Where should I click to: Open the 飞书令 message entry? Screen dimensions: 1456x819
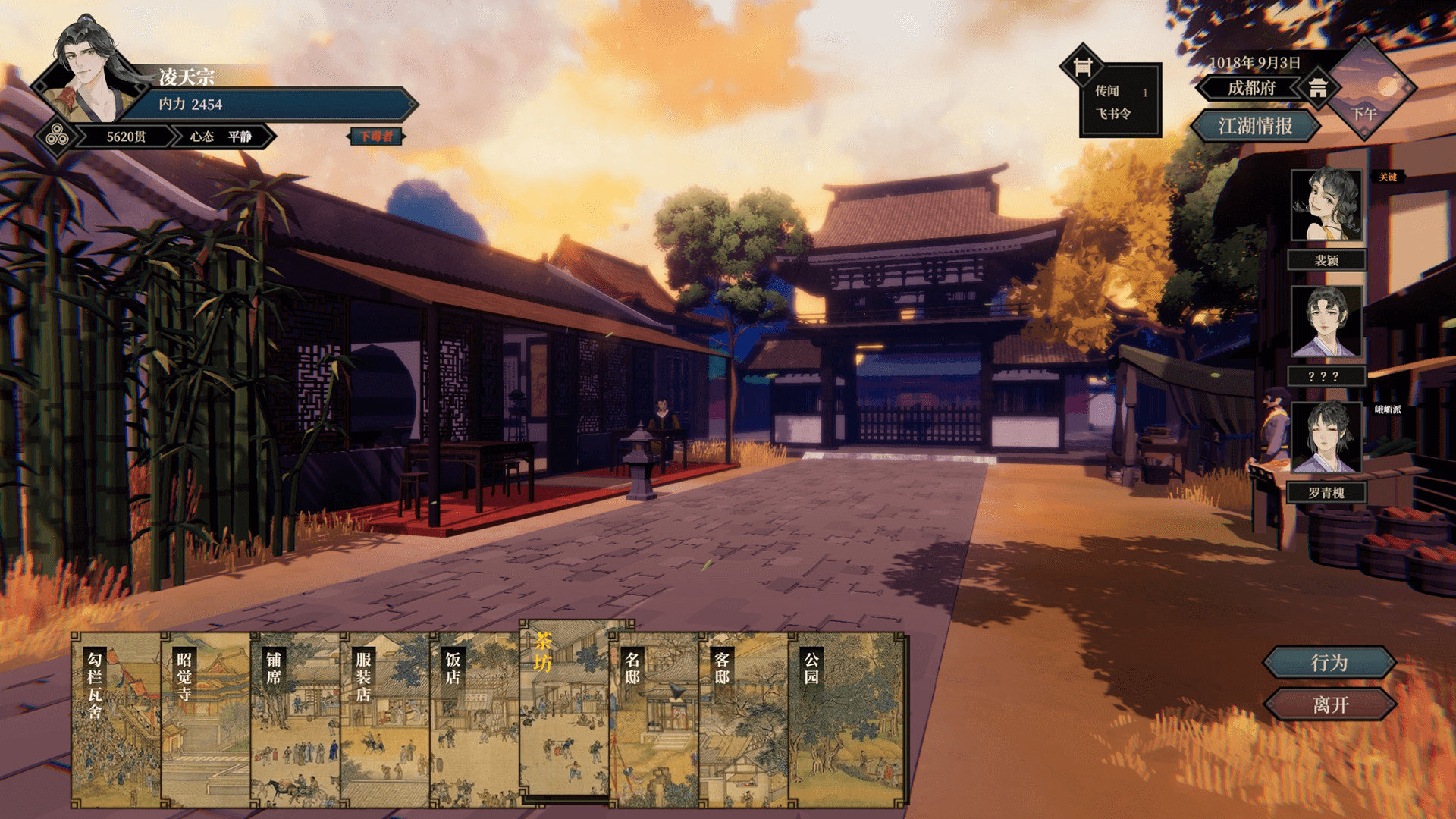click(1112, 114)
